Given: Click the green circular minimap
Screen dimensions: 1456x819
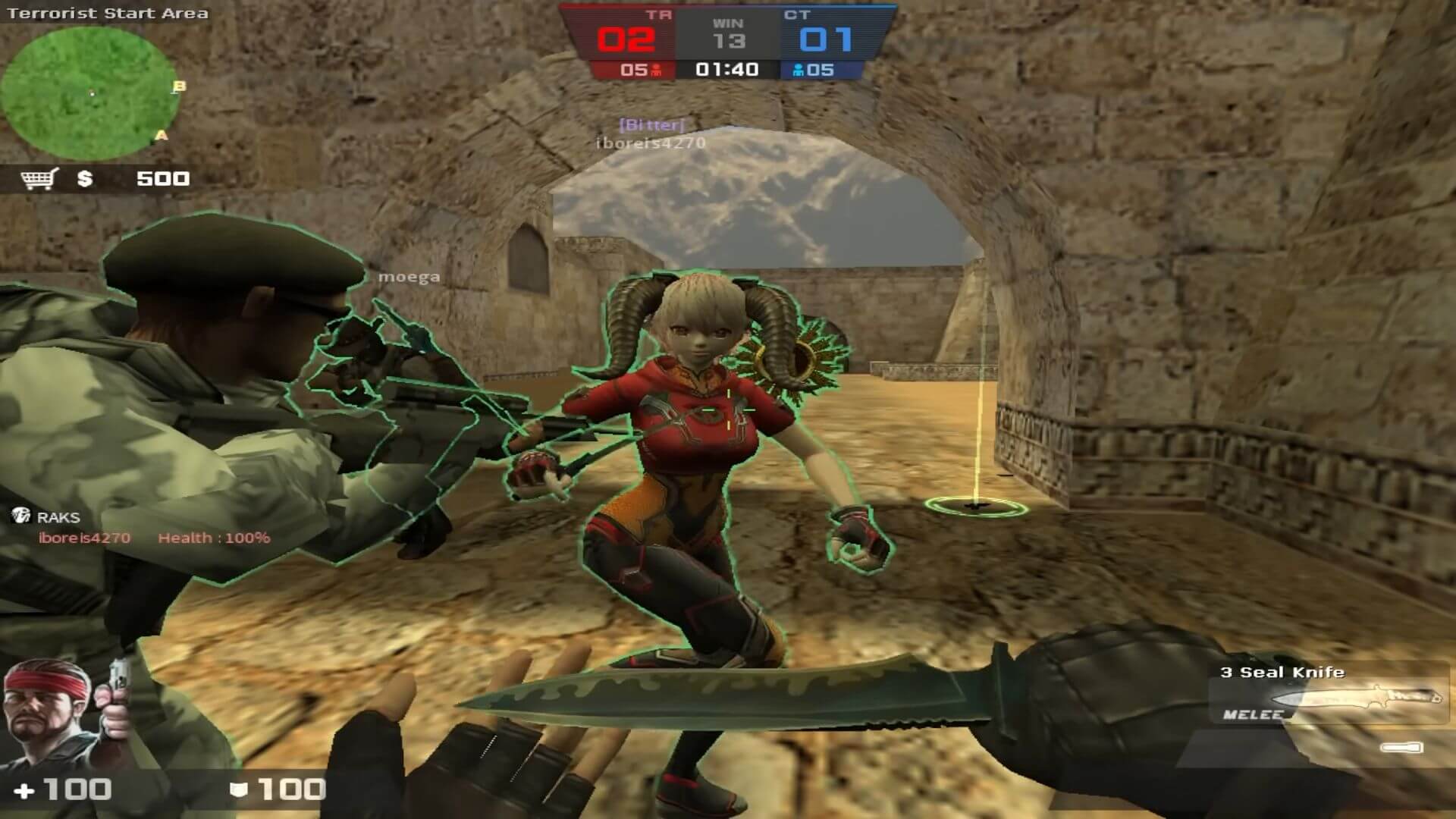Looking at the screenshot, I should [89, 93].
